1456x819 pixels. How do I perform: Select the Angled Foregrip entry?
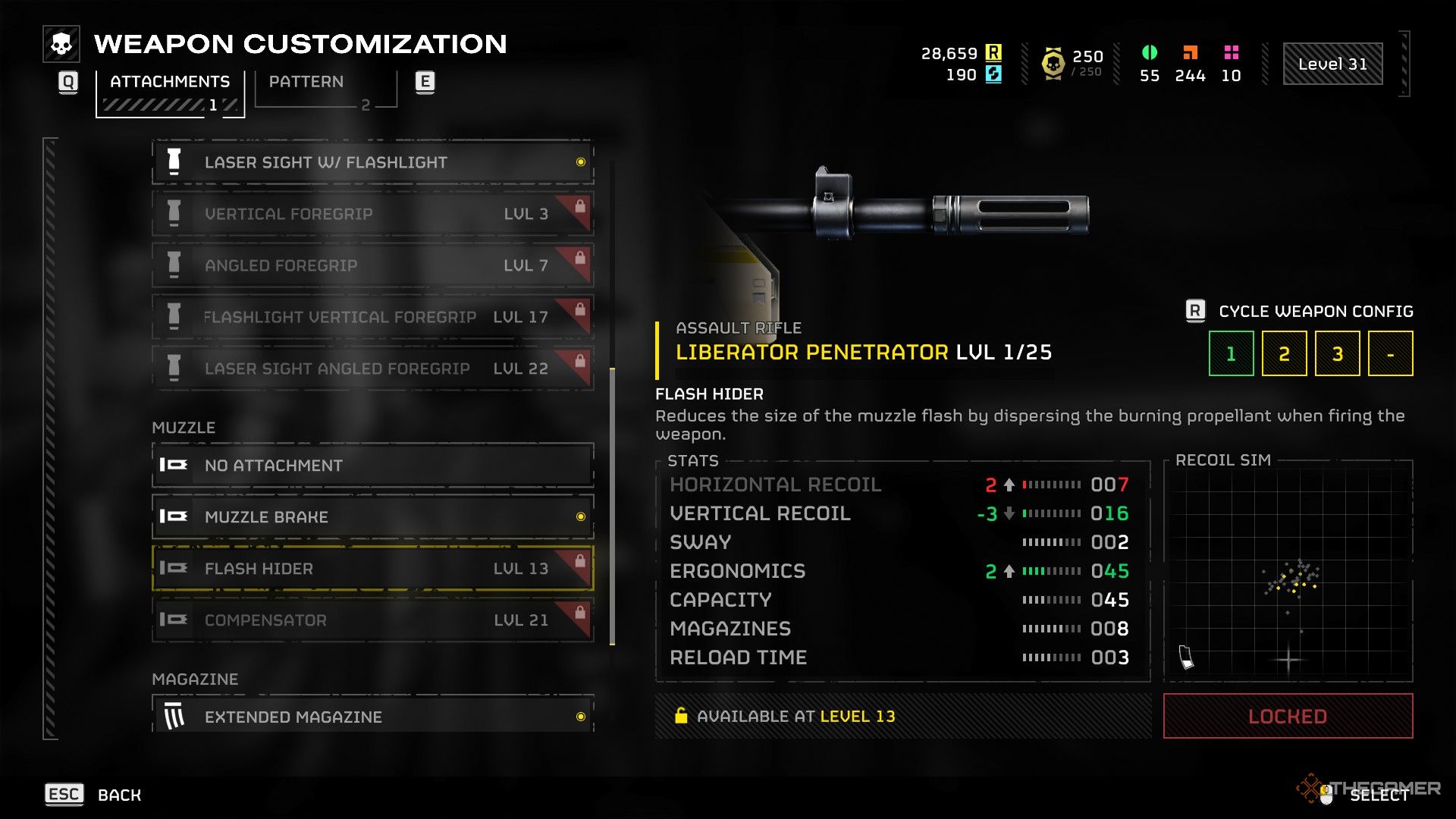tap(372, 265)
